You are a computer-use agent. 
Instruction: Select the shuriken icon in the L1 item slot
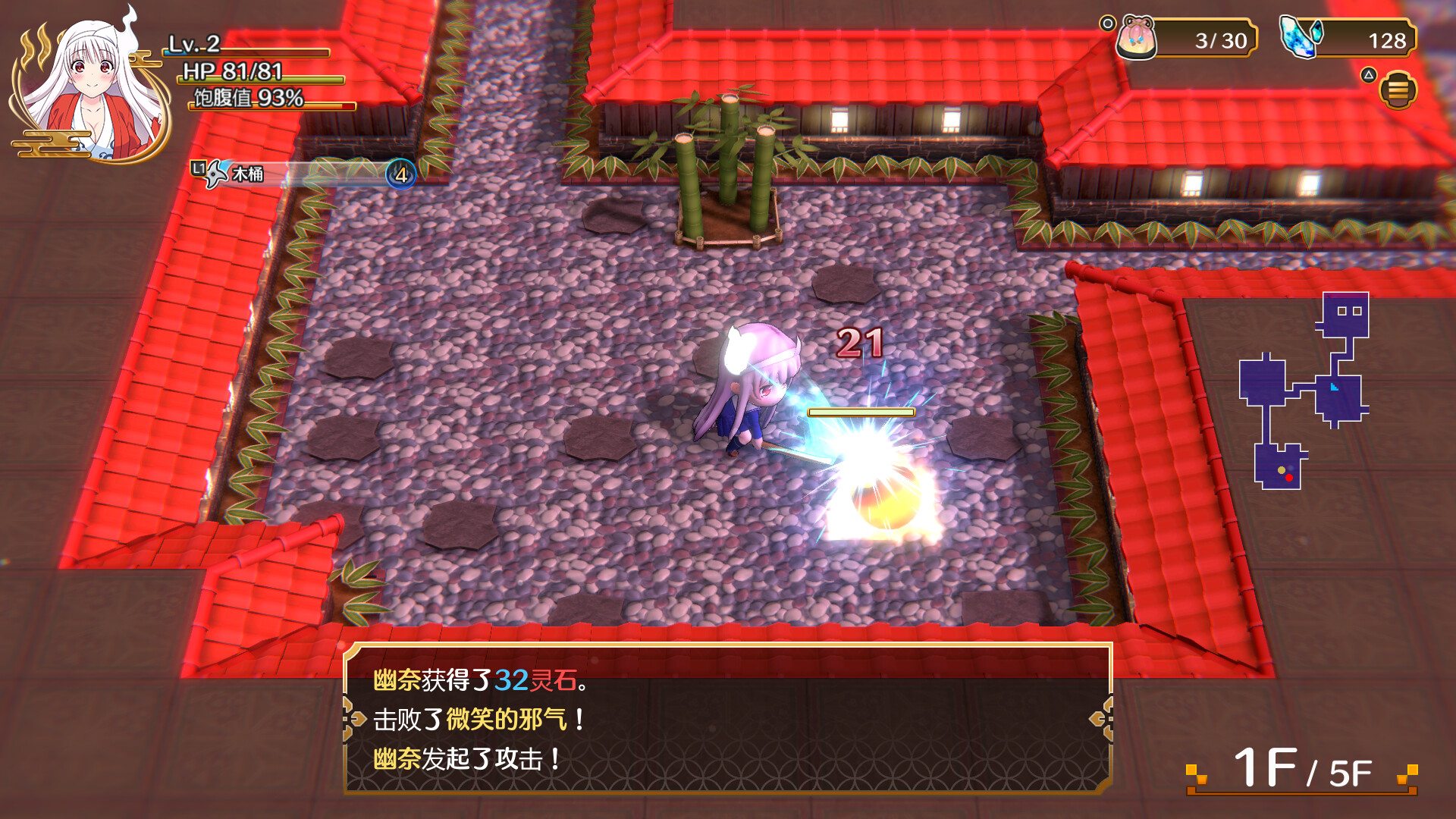tap(215, 174)
